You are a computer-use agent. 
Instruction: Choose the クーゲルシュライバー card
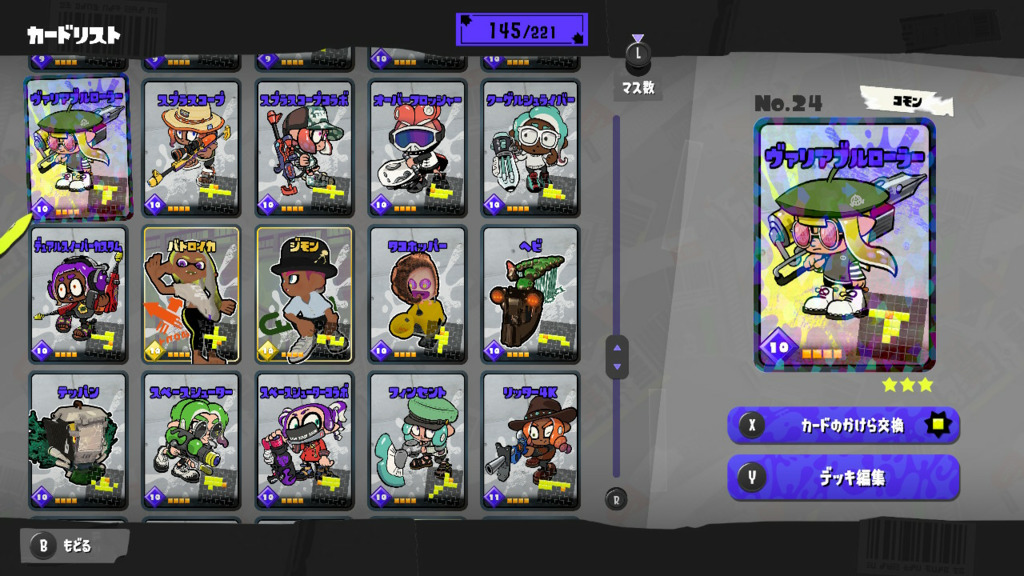(x=531, y=148)
